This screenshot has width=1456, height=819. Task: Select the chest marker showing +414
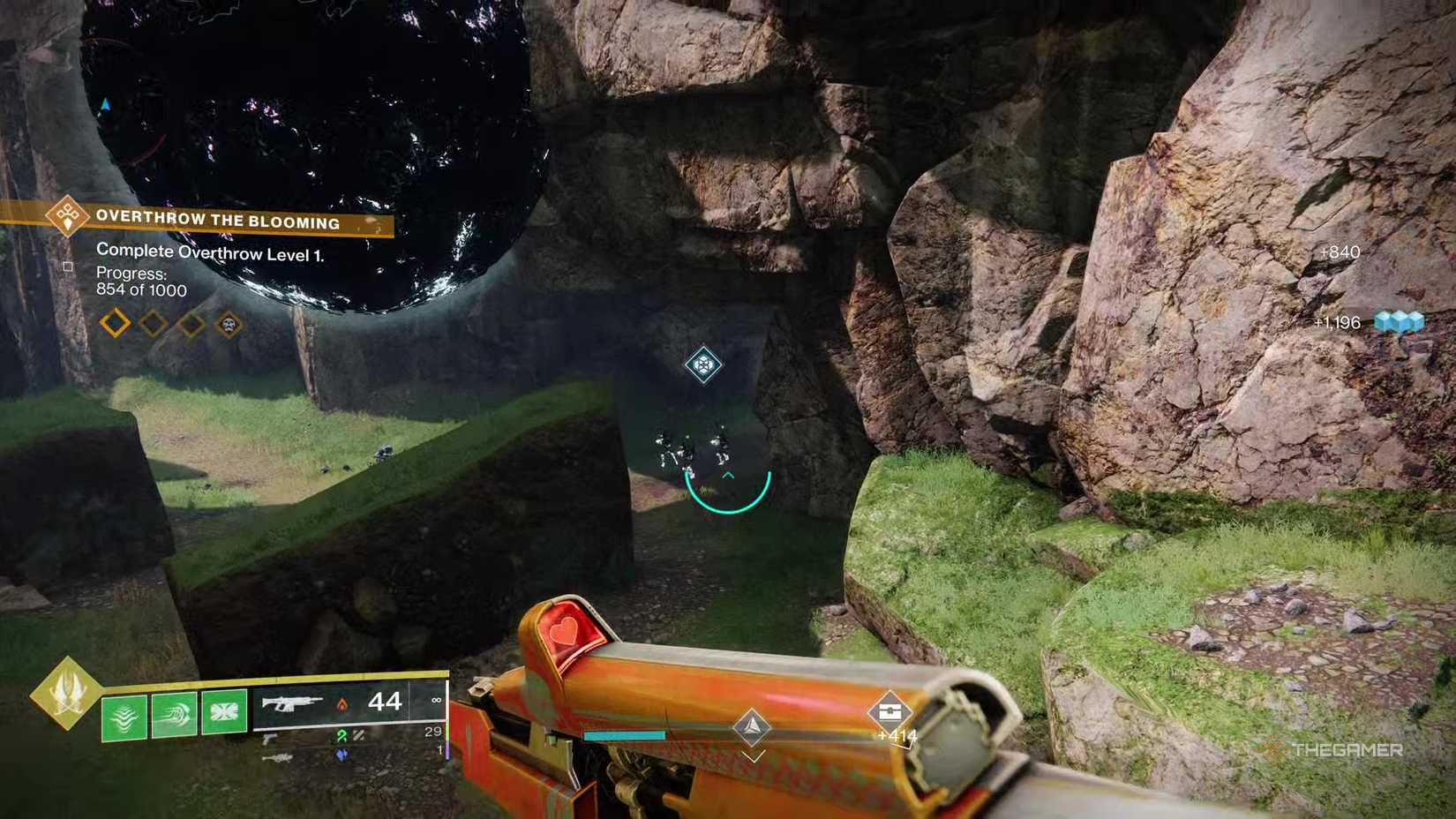pyautogui.click(x=892, y=710)
